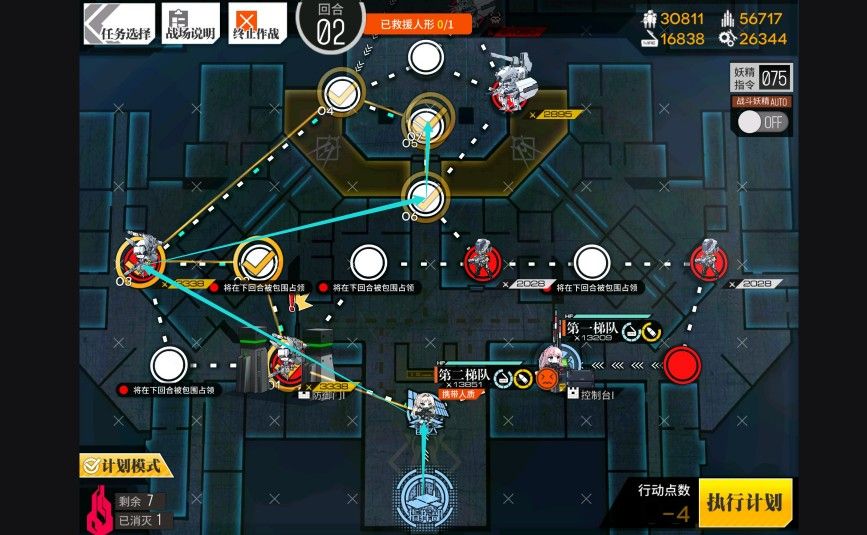Open 任务选择 mission select
The height and width of the screenshot is (535, 867).
[118, 22]
